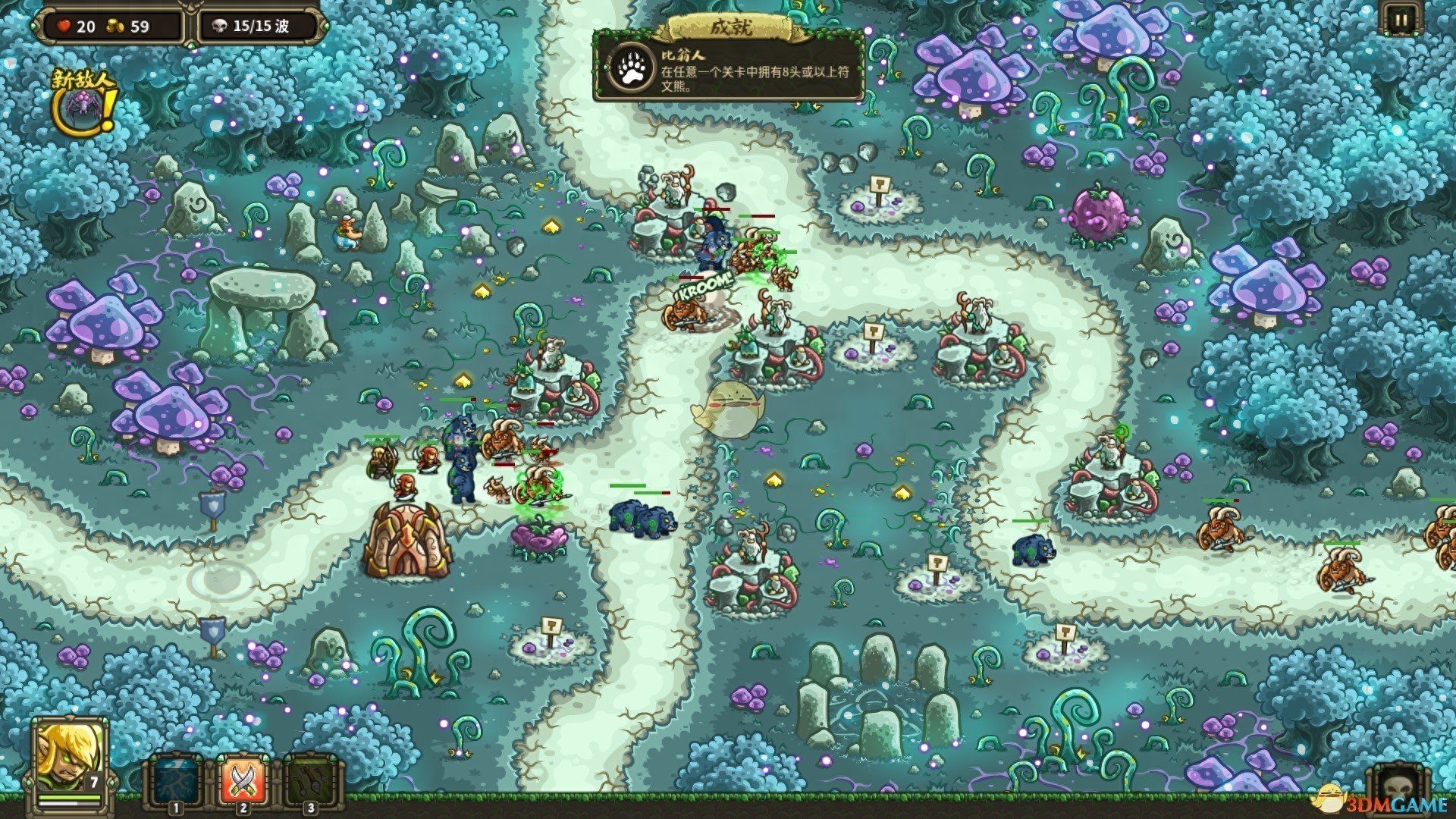Activate the crossed blades reinforcement ability
Viewport: 1456px width, 819px height.
[x=243, y=781]
